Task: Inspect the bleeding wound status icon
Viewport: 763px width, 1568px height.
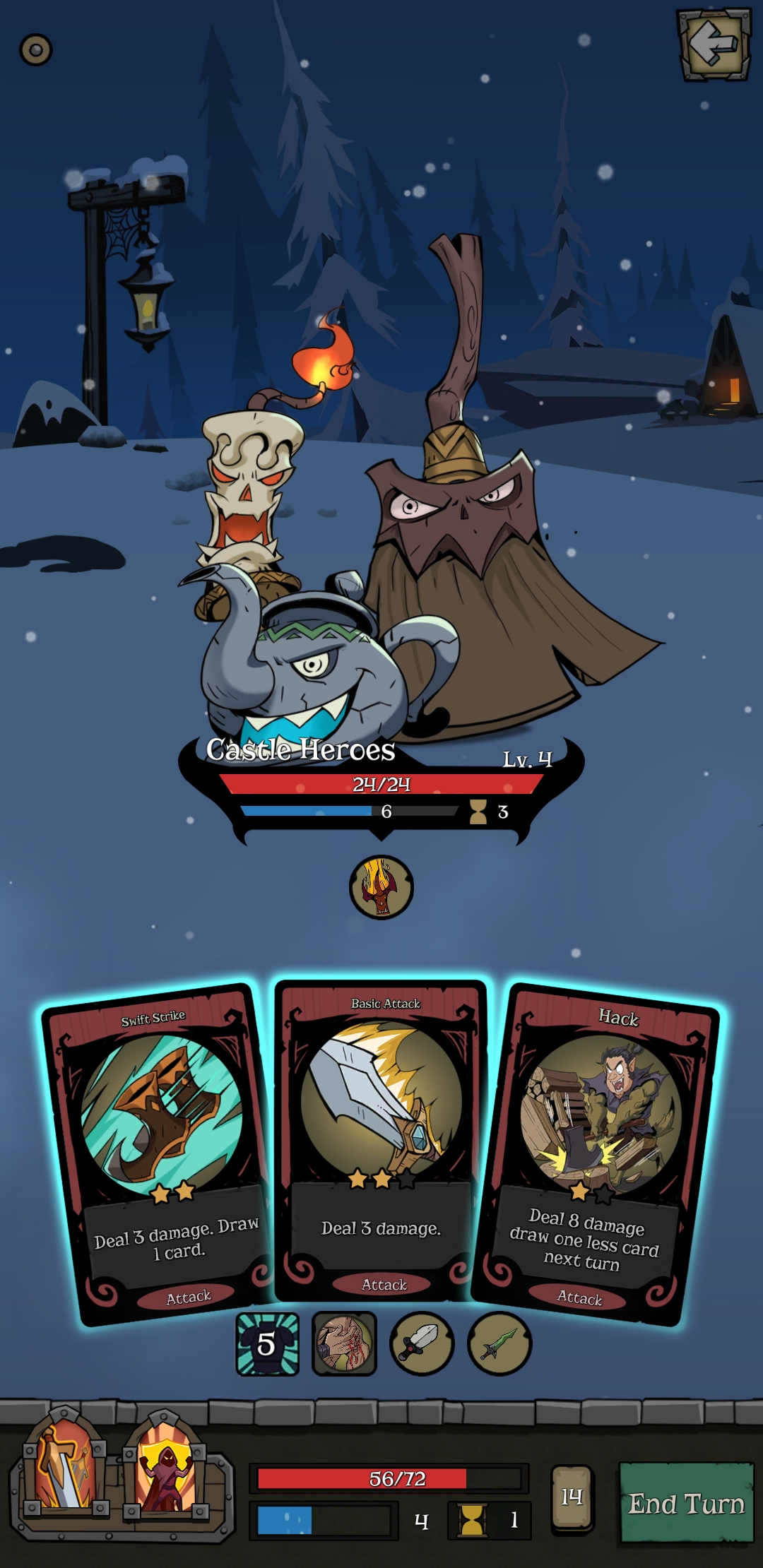Action: pos(344,1344)
